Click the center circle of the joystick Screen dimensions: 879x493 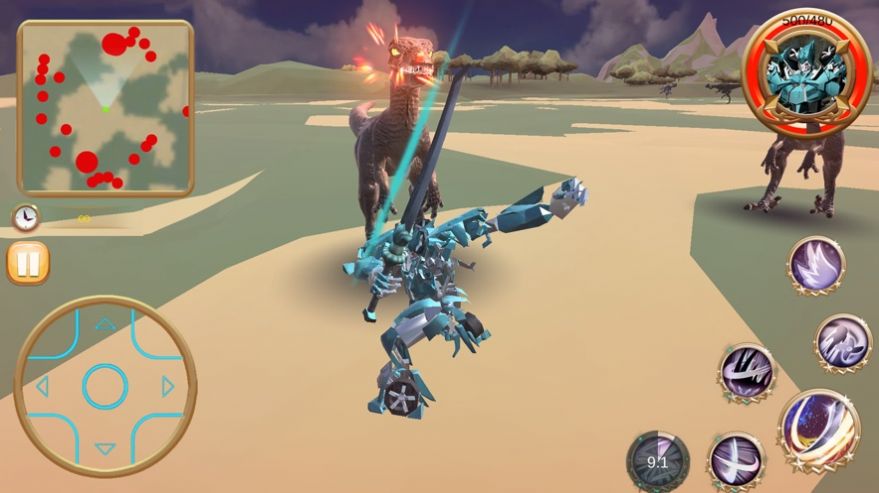(x=105, y=386)
